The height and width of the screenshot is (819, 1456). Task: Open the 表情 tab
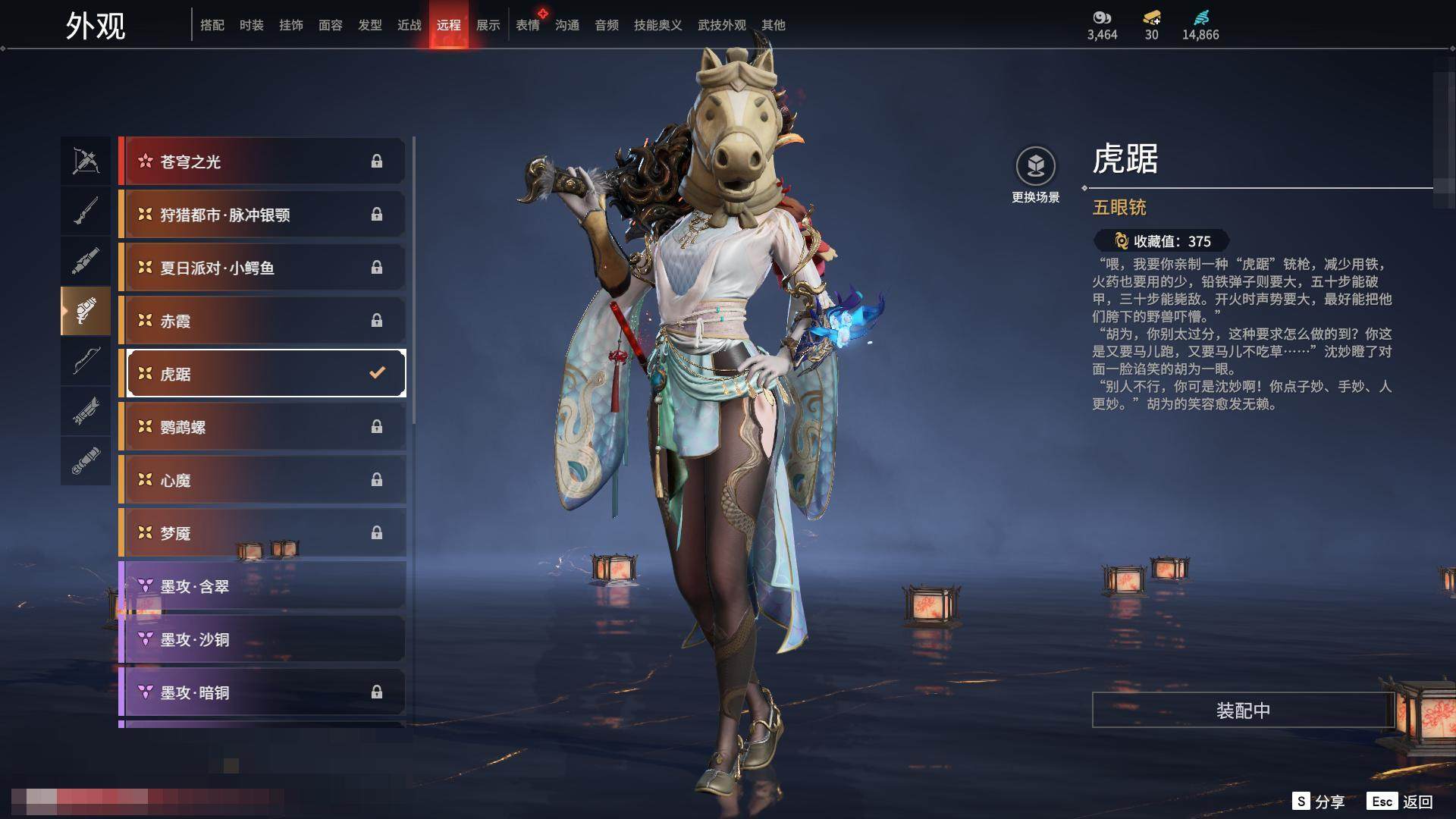pyautogui.click(x=528, y=25)
